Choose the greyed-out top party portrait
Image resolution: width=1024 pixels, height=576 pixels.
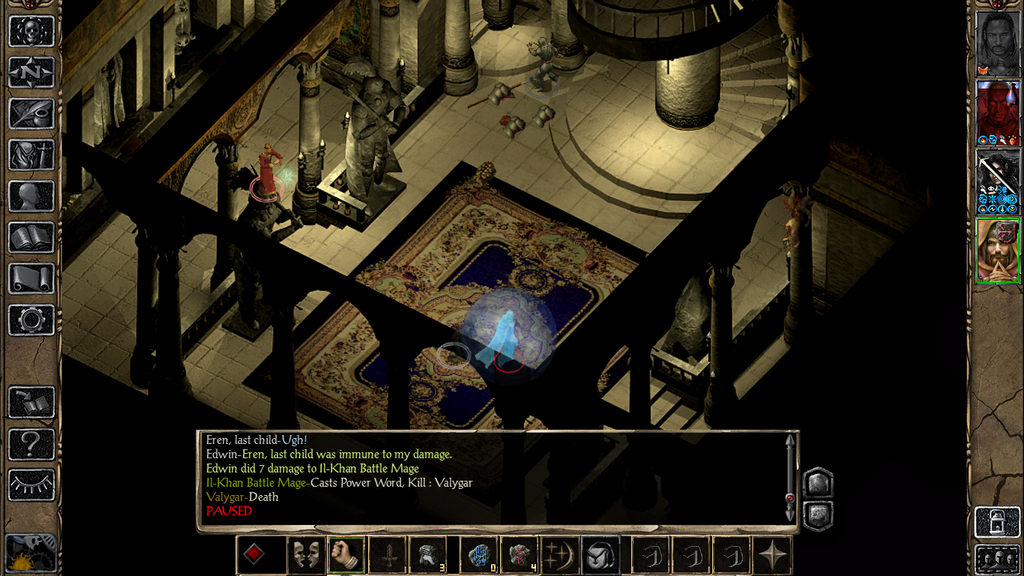pyautogui.click(x=997, y=43)
